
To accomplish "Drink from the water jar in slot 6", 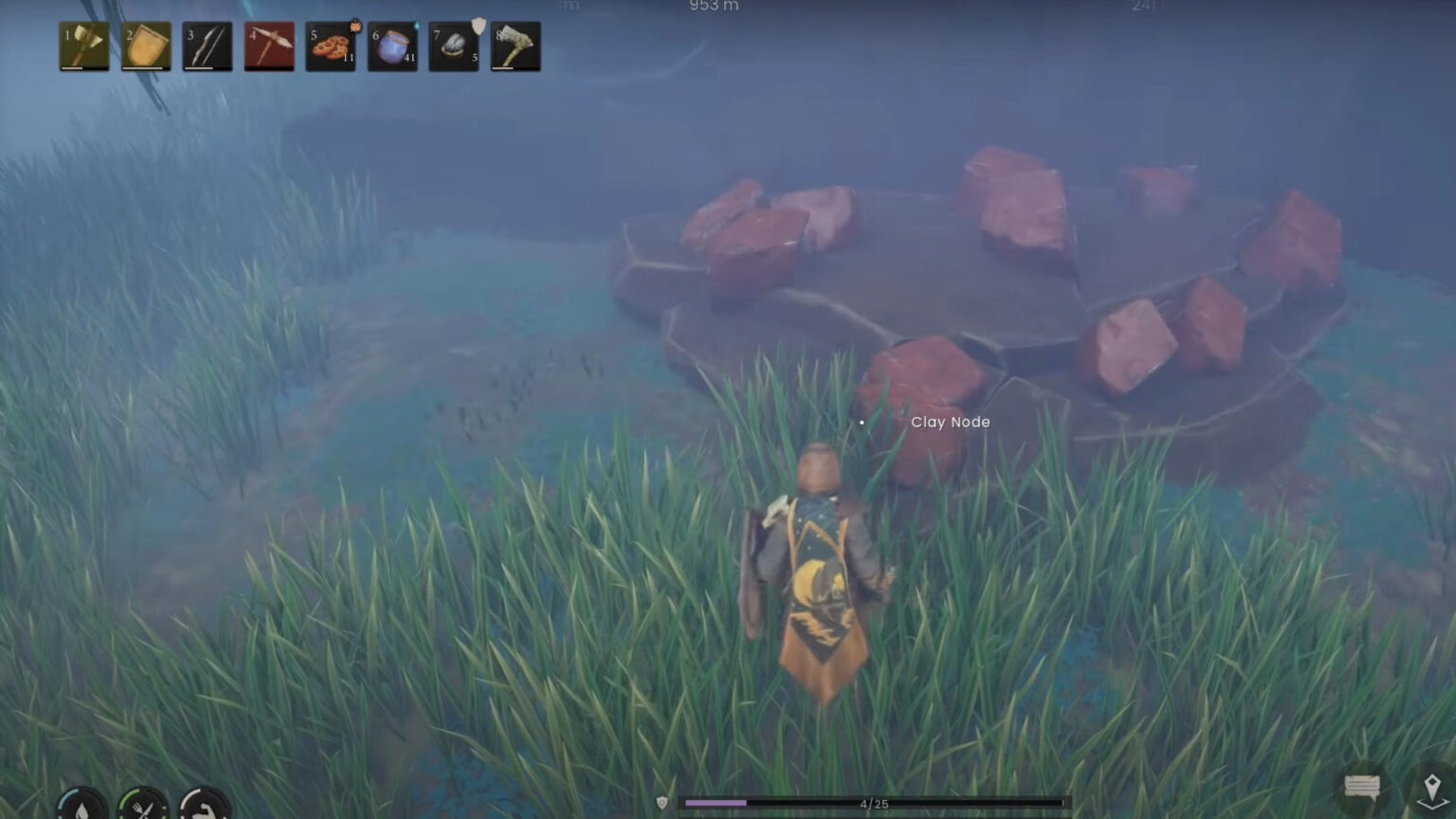I will [x=392, y=45].
